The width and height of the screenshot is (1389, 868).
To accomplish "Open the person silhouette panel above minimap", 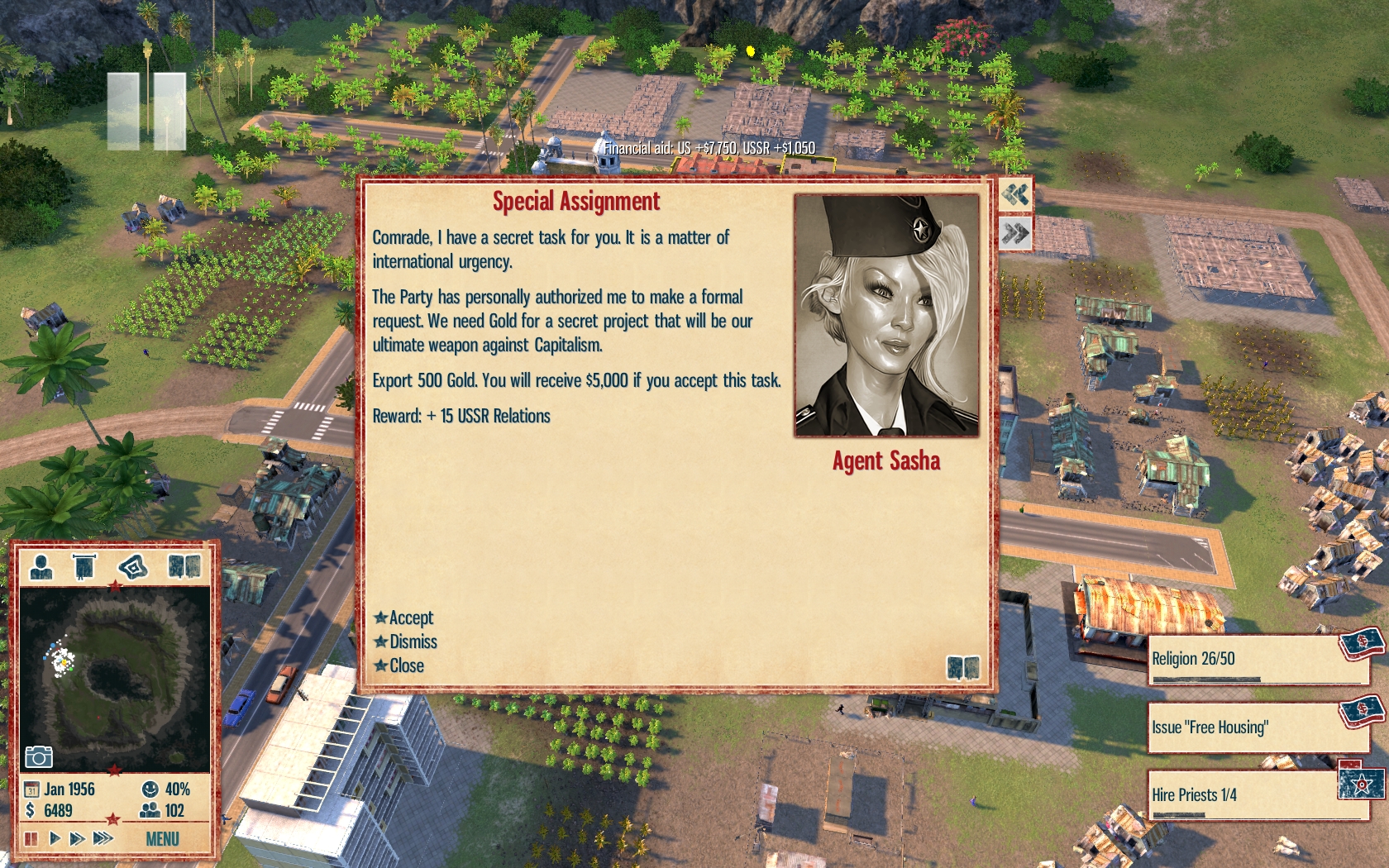I will coord(41,567).
